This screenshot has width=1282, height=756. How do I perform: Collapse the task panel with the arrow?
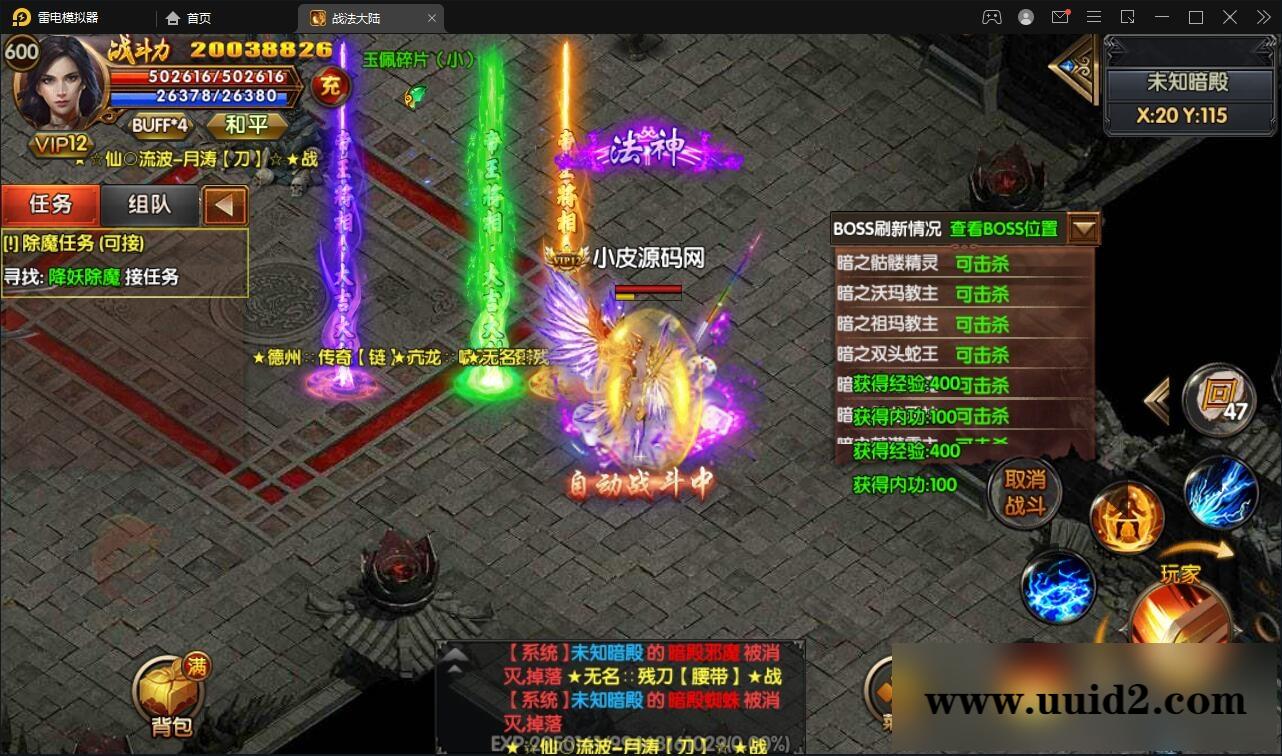point(224,205)
